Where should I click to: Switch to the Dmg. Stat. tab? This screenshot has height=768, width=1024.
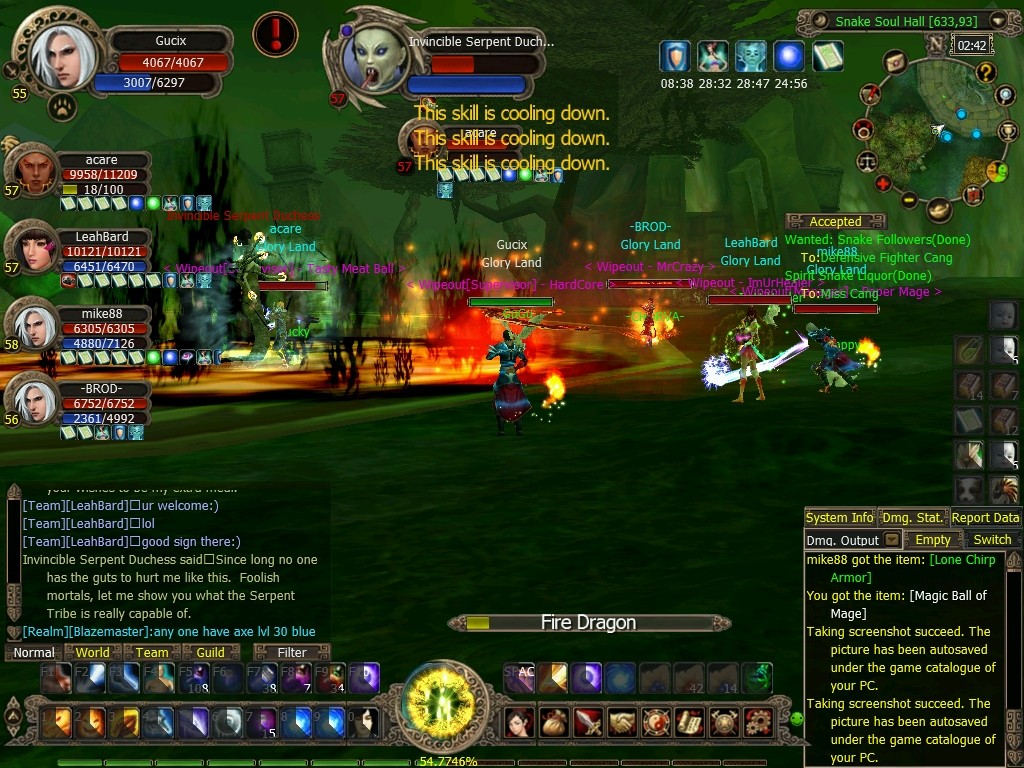(x=912, y=517)
